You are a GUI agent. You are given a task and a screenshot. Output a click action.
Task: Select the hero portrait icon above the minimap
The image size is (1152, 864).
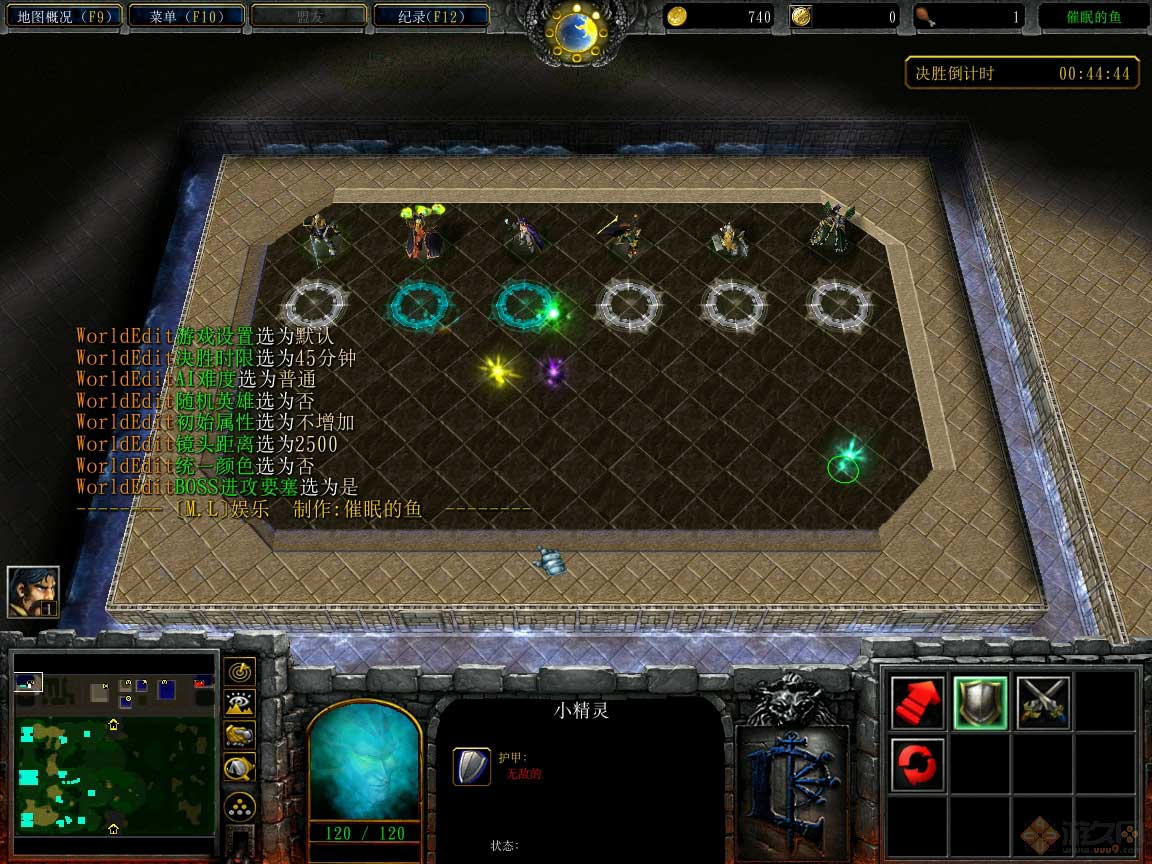pyautogui.click(x=33, y=591)
